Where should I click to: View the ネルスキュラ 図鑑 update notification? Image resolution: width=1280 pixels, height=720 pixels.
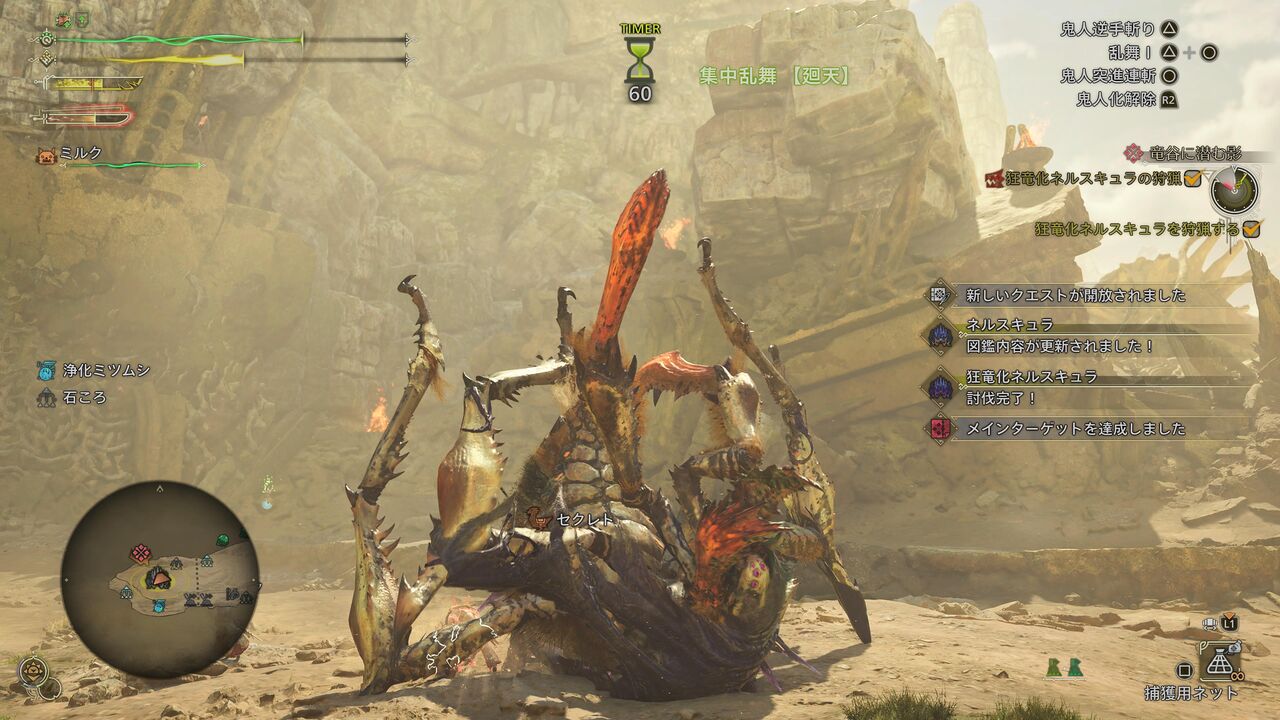tap(1060, 336)
